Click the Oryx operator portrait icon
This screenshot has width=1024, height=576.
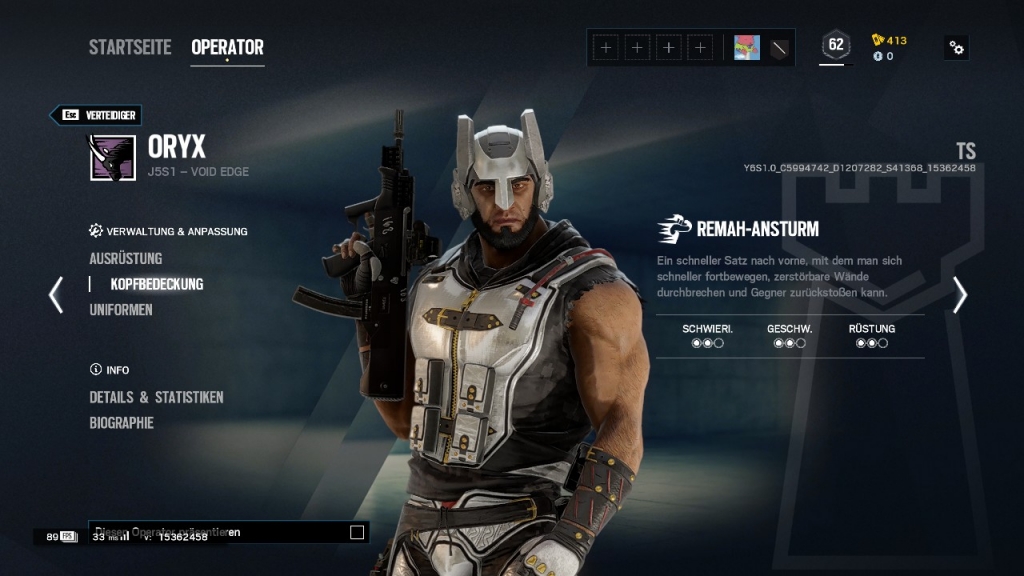pos(113,157)
